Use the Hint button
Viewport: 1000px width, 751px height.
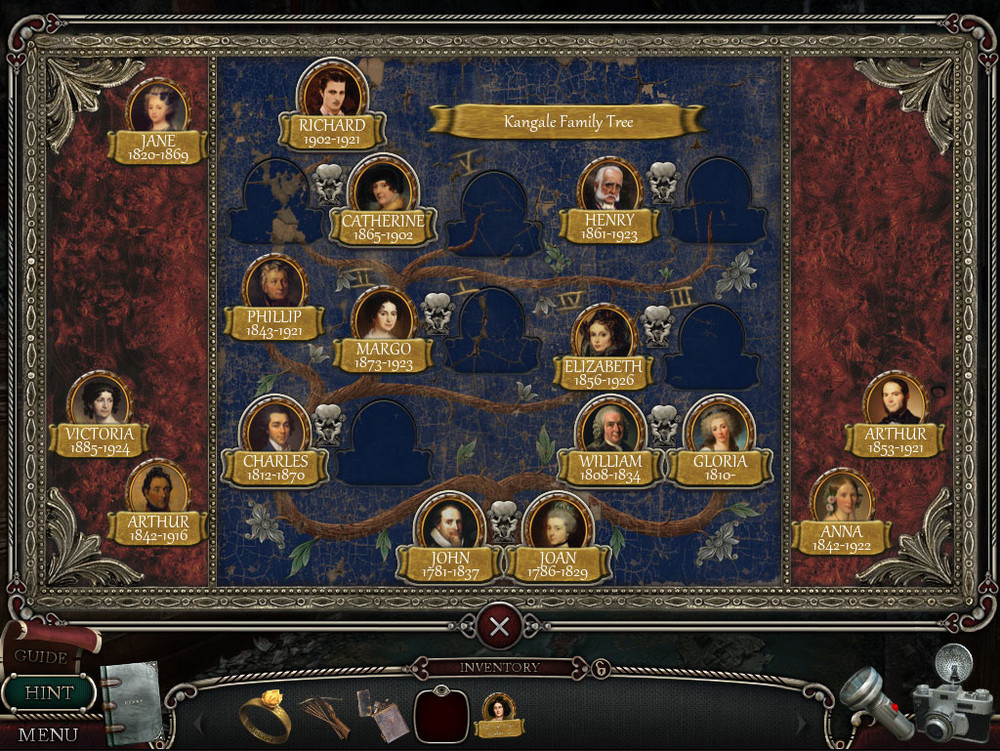point(48,692)
